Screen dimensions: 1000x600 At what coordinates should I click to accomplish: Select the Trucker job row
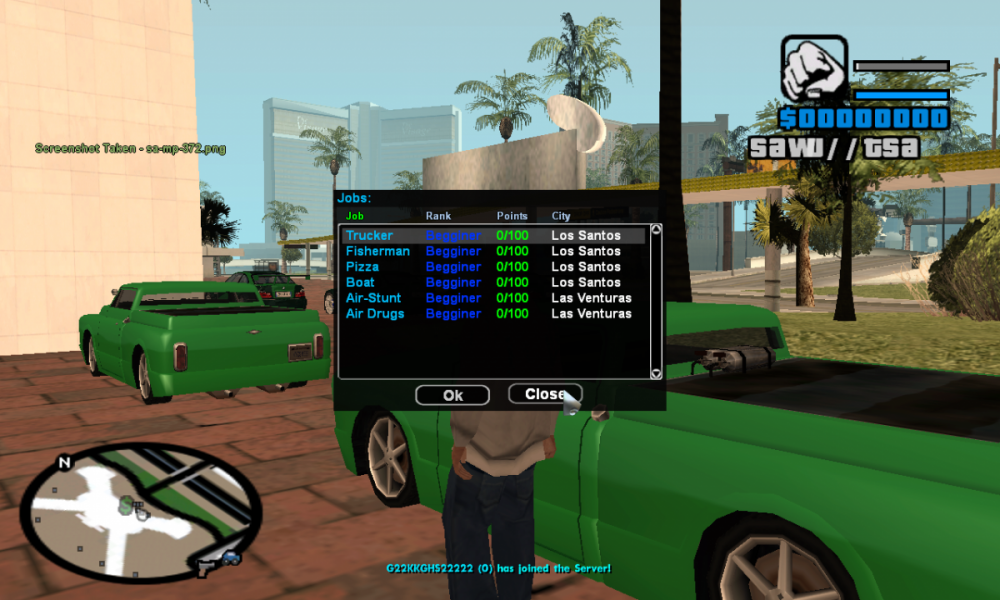(369, 236)
